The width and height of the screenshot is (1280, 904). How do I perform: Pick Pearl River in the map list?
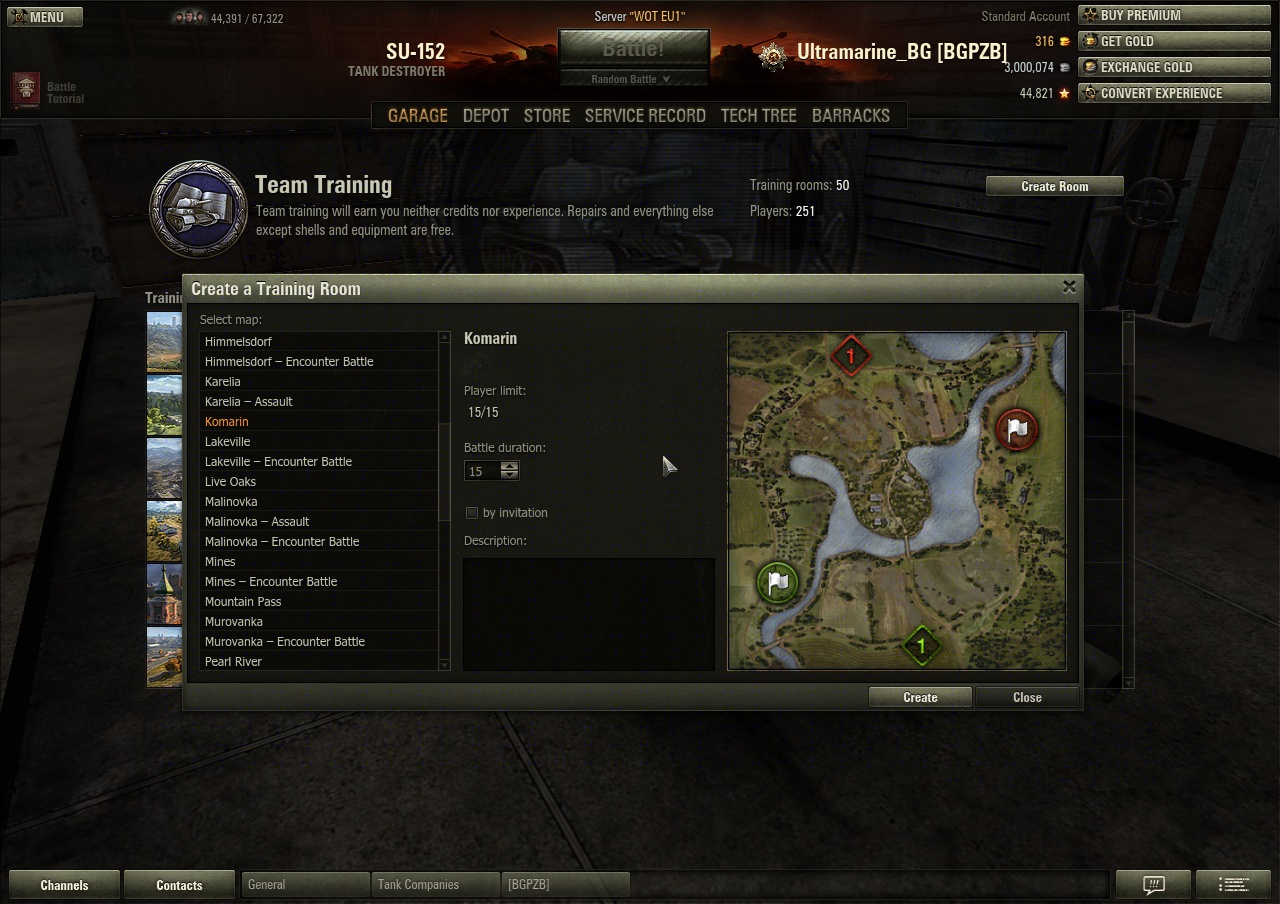[x=233, y=661]
